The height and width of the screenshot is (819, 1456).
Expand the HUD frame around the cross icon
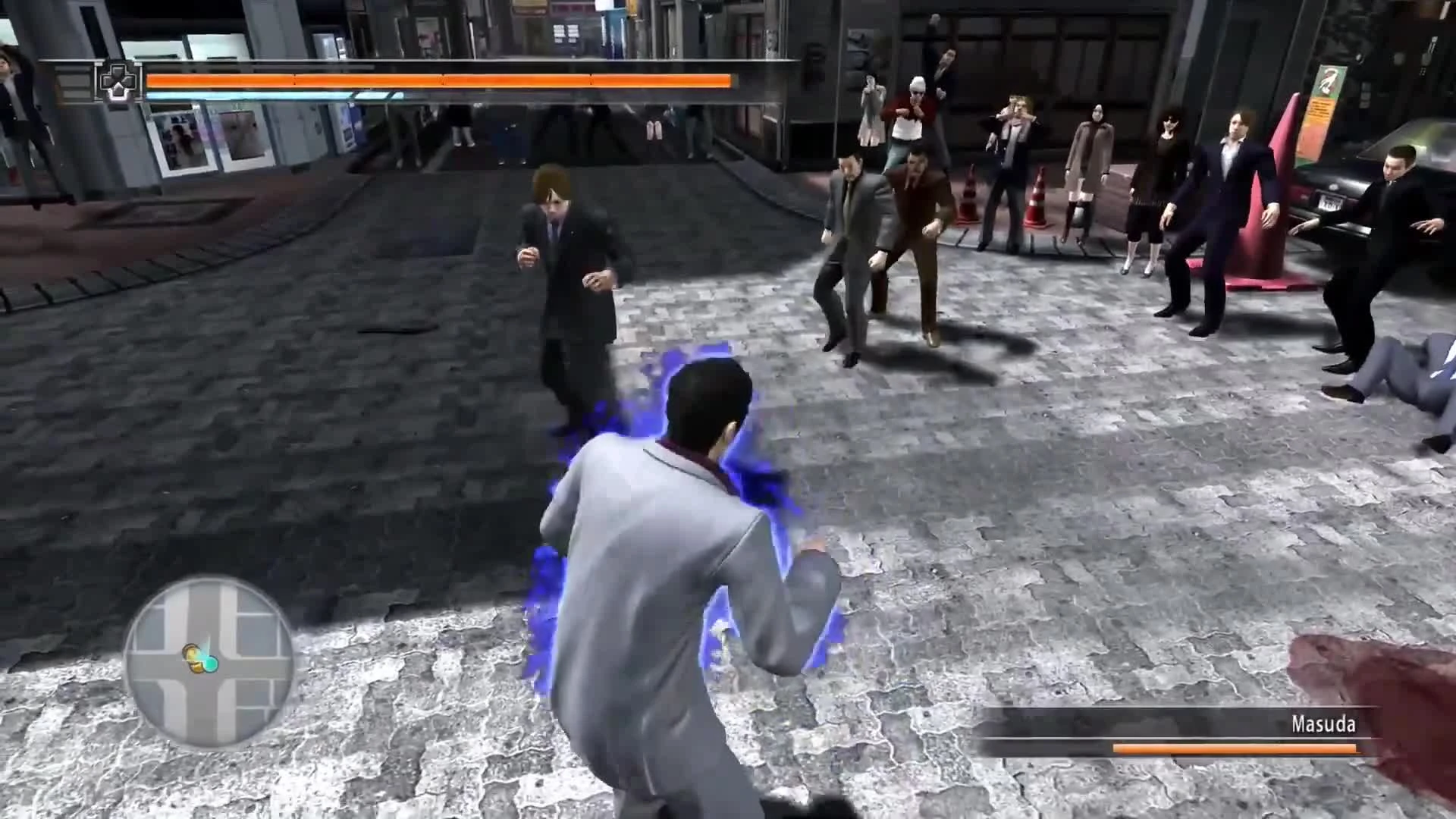pyautogui.click(x=120, y=81)
